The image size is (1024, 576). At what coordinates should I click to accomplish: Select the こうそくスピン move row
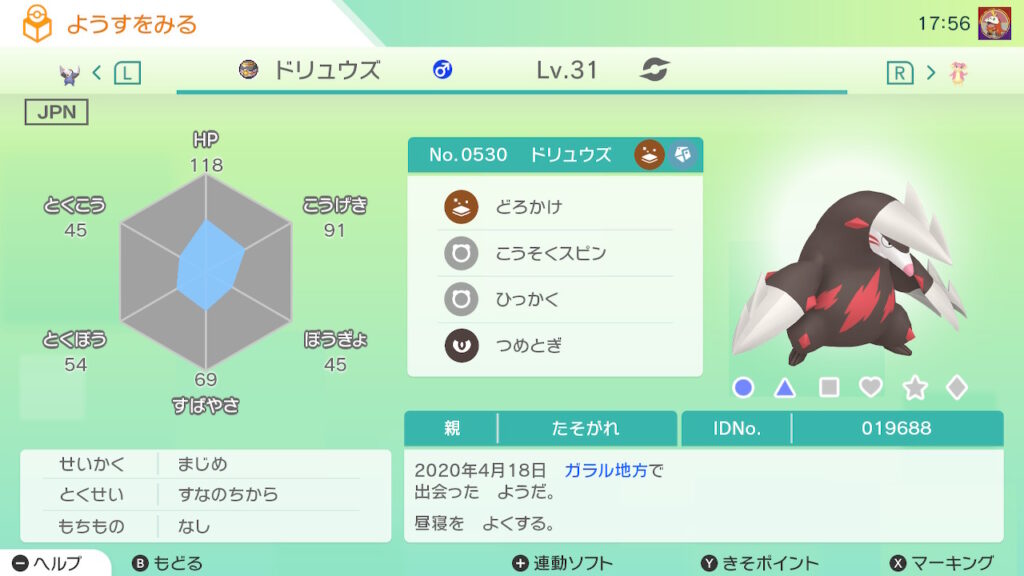555,253
